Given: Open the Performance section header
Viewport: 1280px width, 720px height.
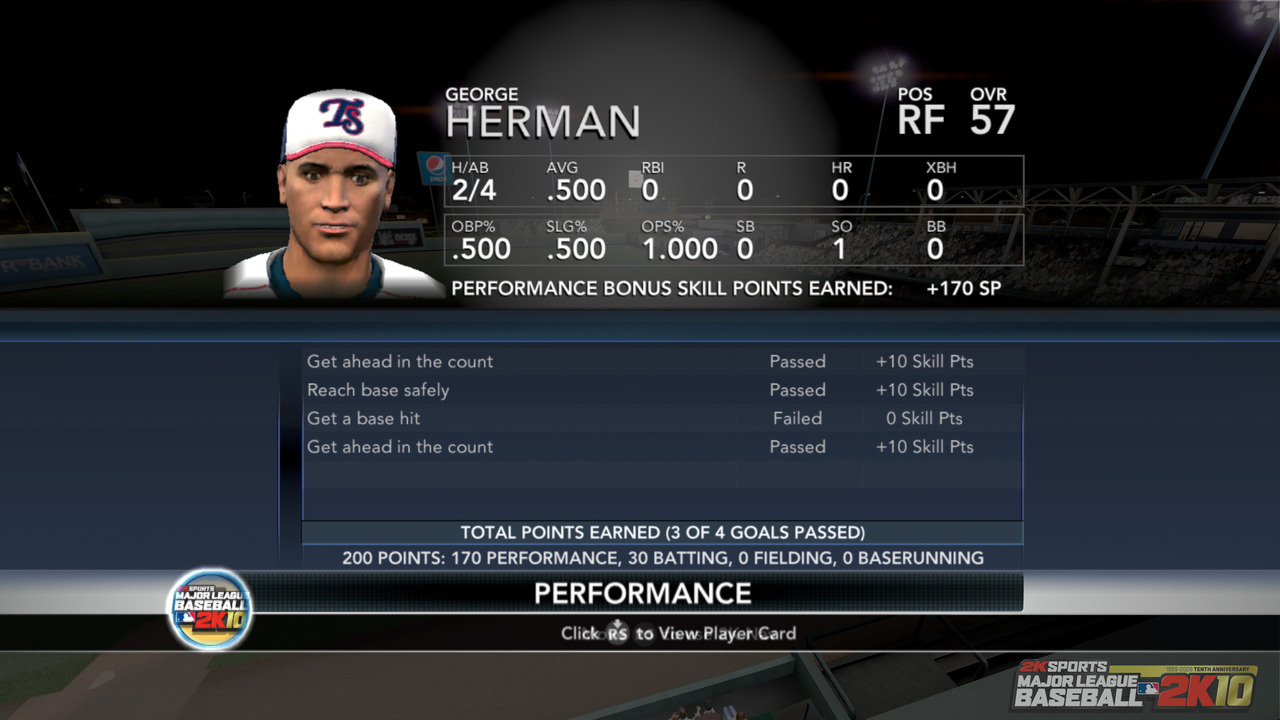Looking at the screenshot, I should tap(642, 593).
